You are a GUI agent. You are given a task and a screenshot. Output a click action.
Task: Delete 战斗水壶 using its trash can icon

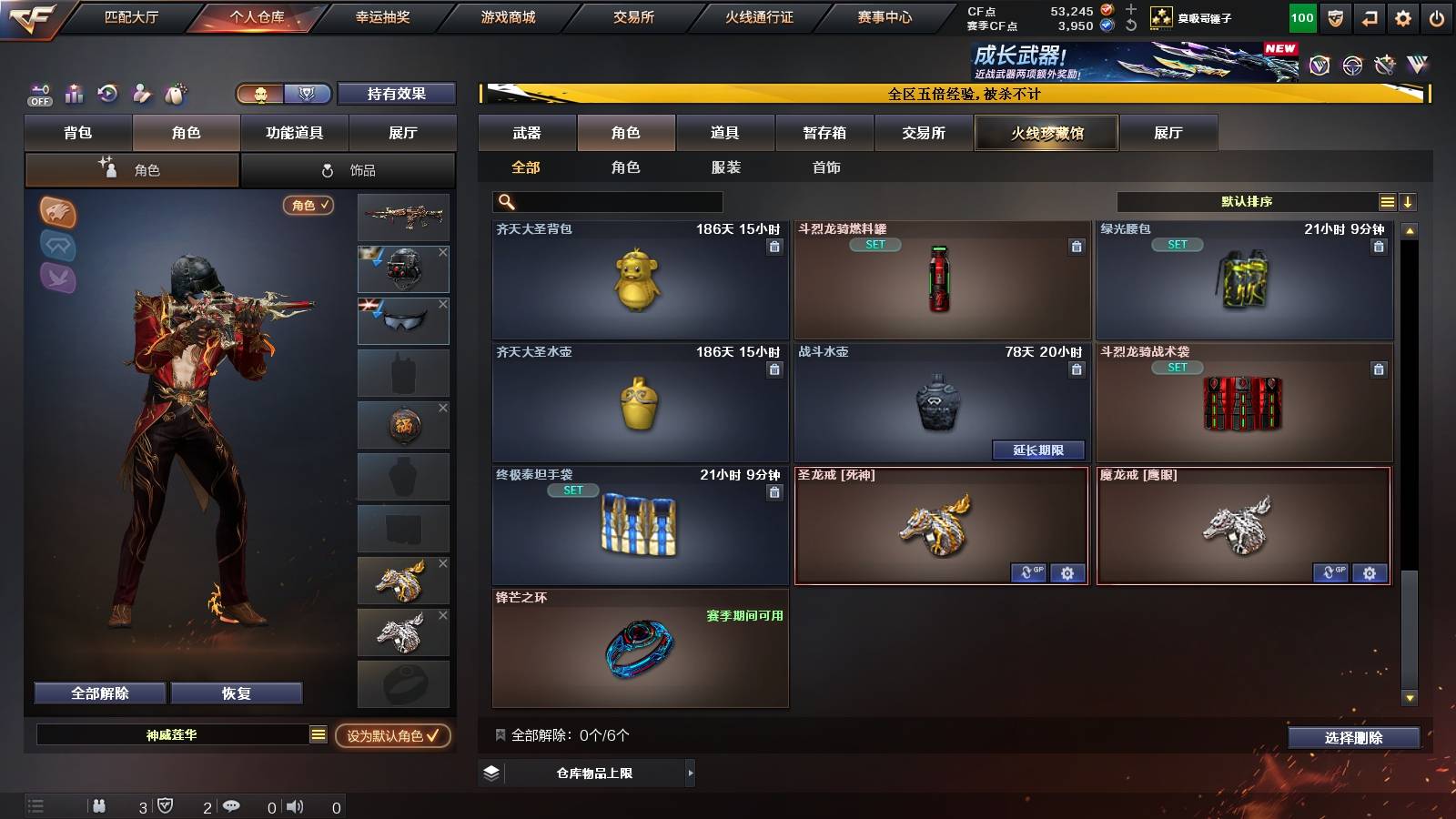[x=1077, y=369]
